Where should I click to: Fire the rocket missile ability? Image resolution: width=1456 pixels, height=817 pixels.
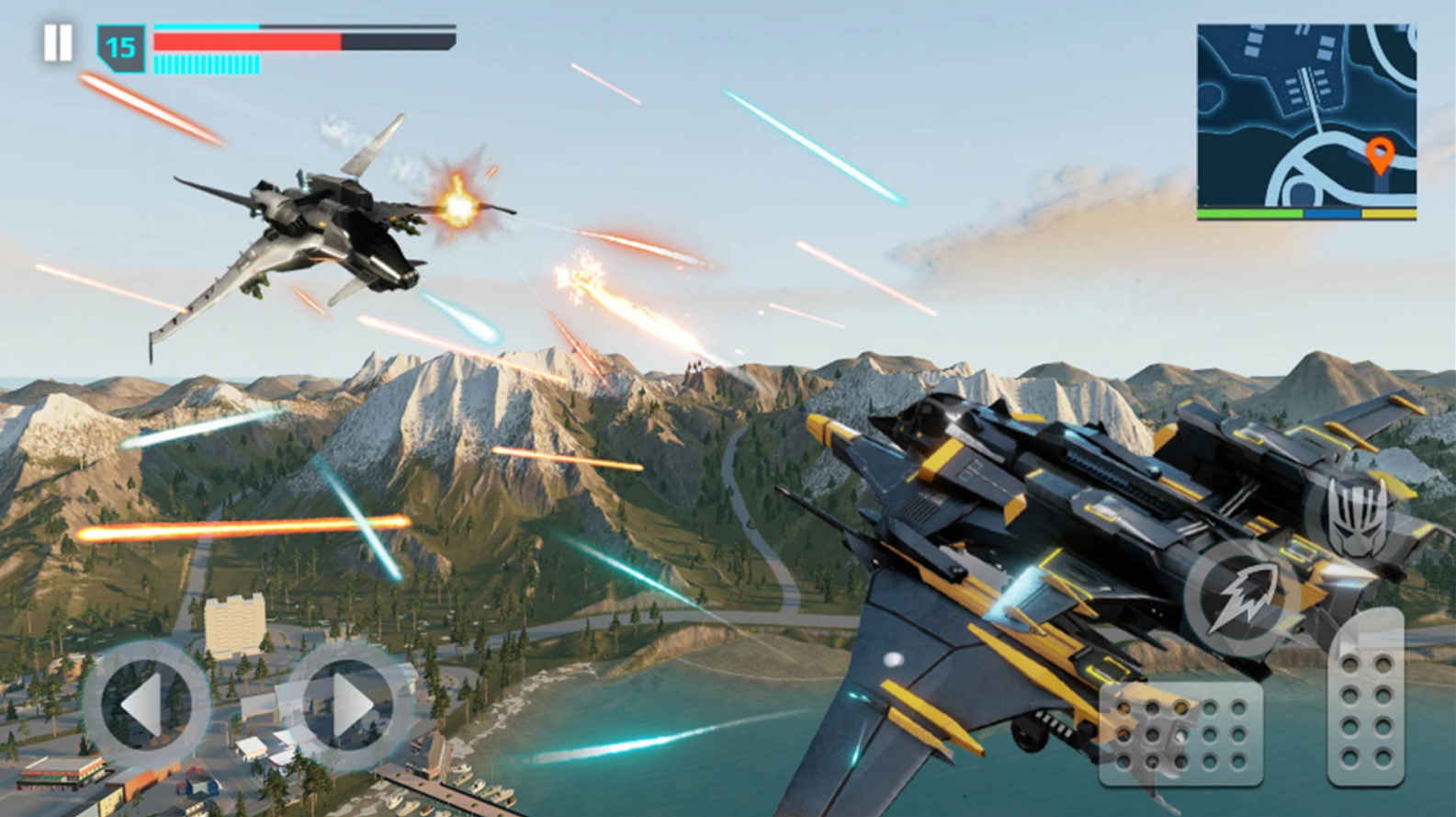(1241, 597)
